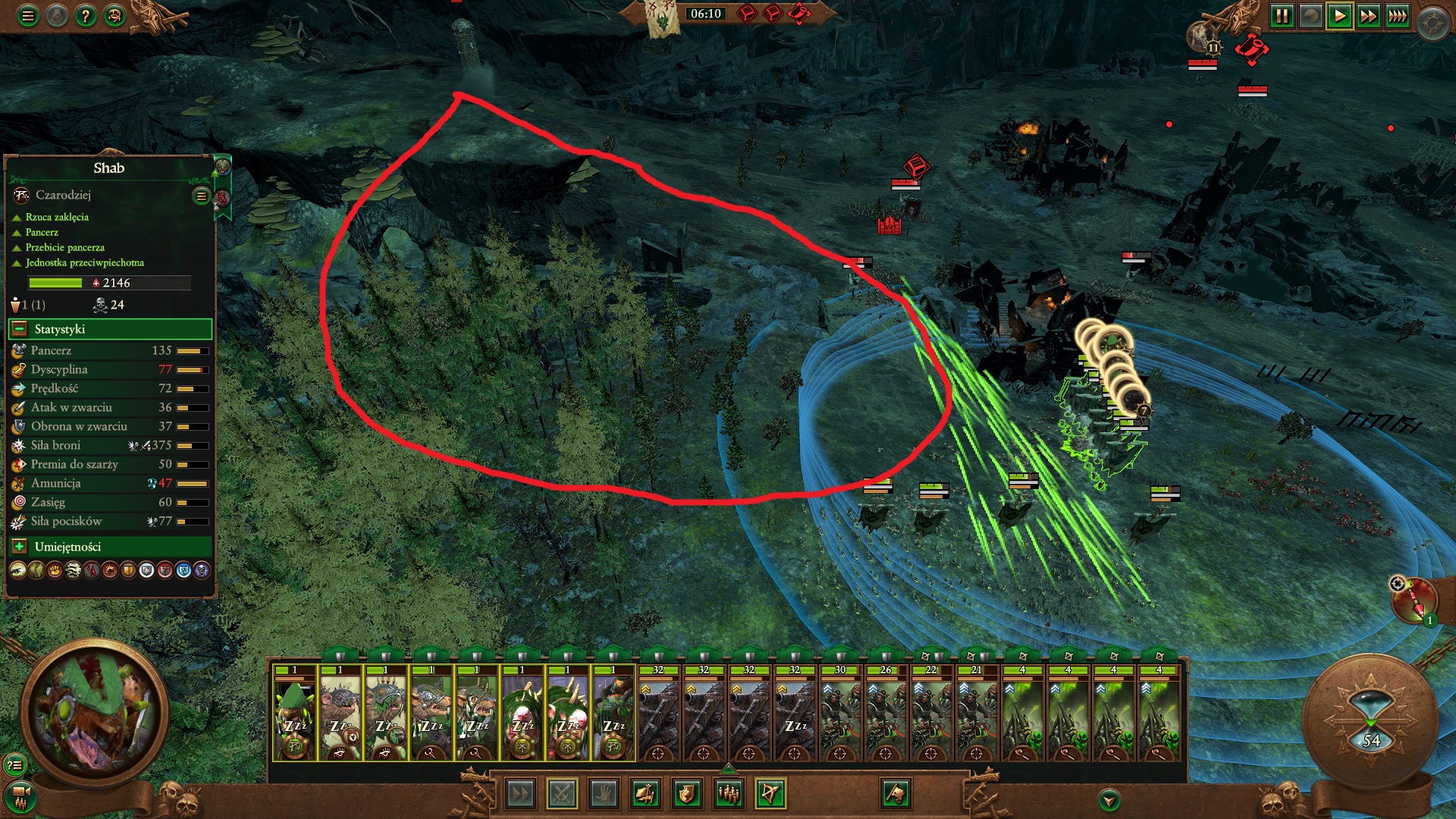Click the group formation soldiers icon

[x=729, y=791]
